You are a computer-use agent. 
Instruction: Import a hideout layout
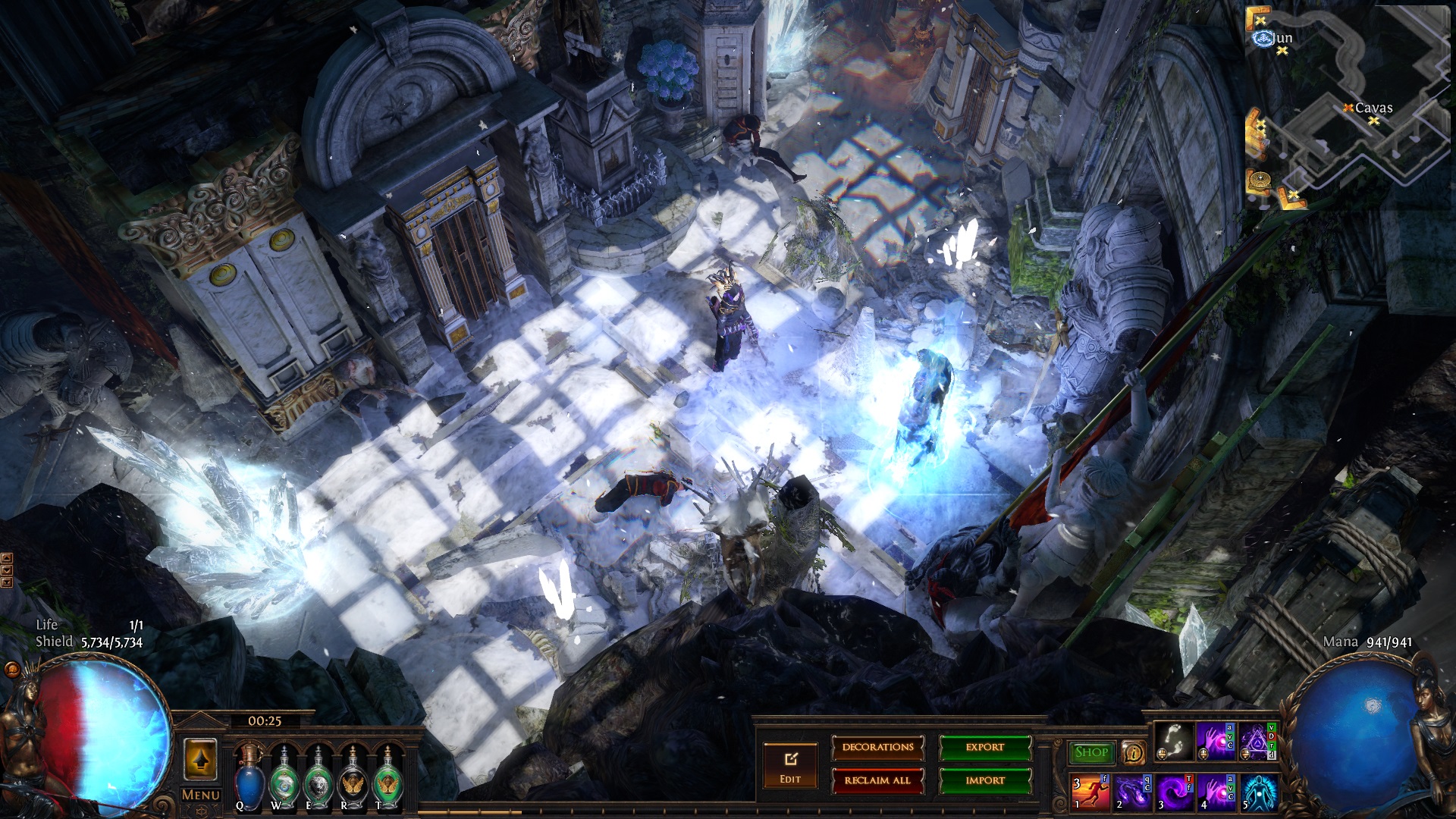[984, 780]
